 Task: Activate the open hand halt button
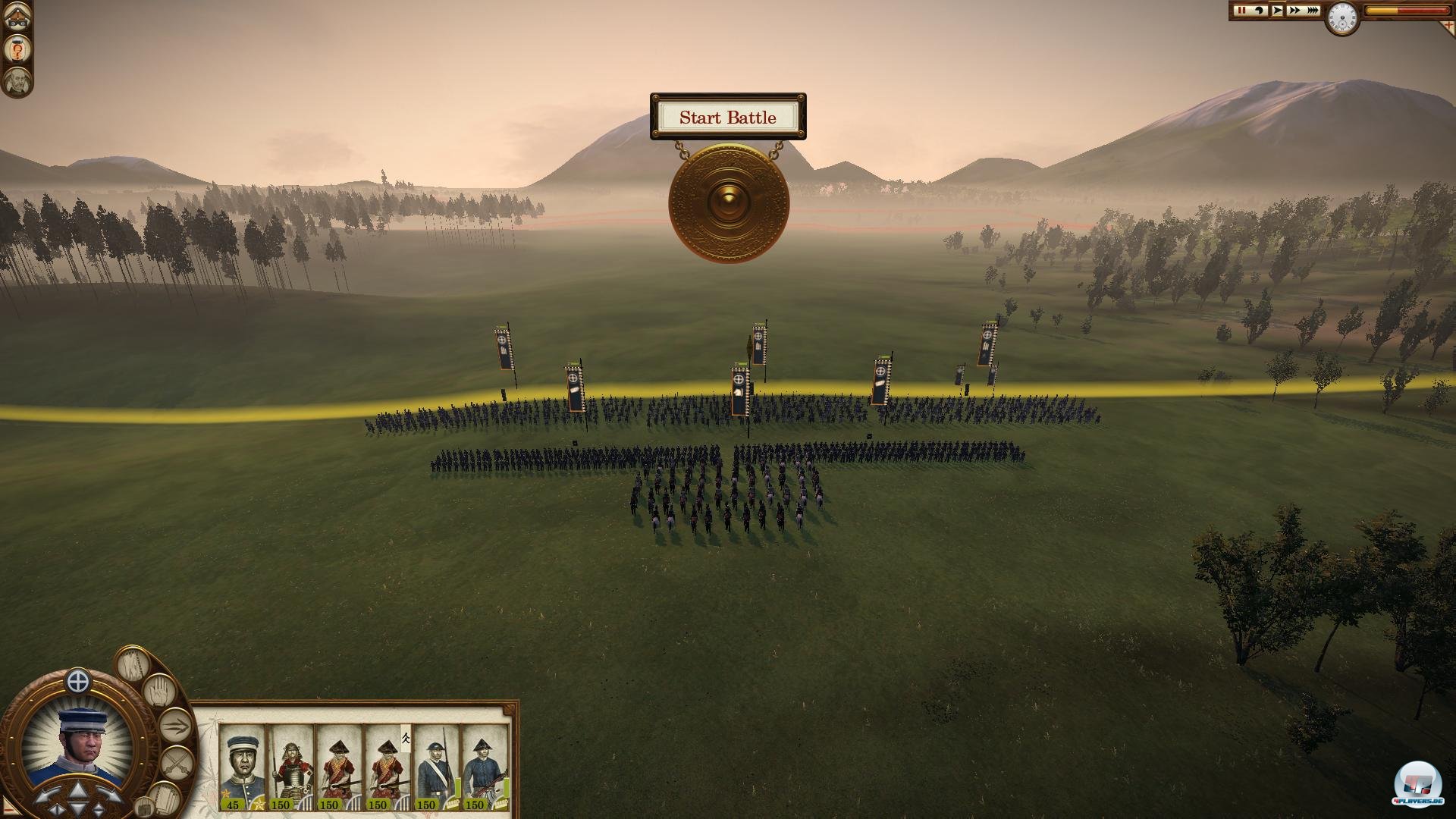tap(159, 690)
